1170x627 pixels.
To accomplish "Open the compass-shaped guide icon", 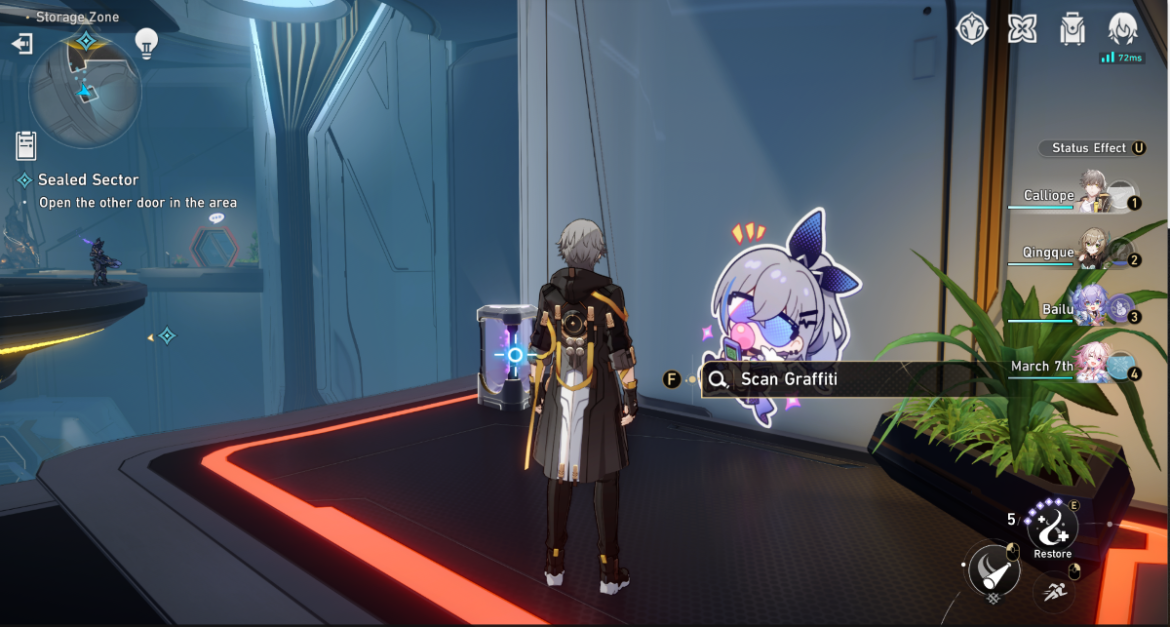I will click(971, 28).
